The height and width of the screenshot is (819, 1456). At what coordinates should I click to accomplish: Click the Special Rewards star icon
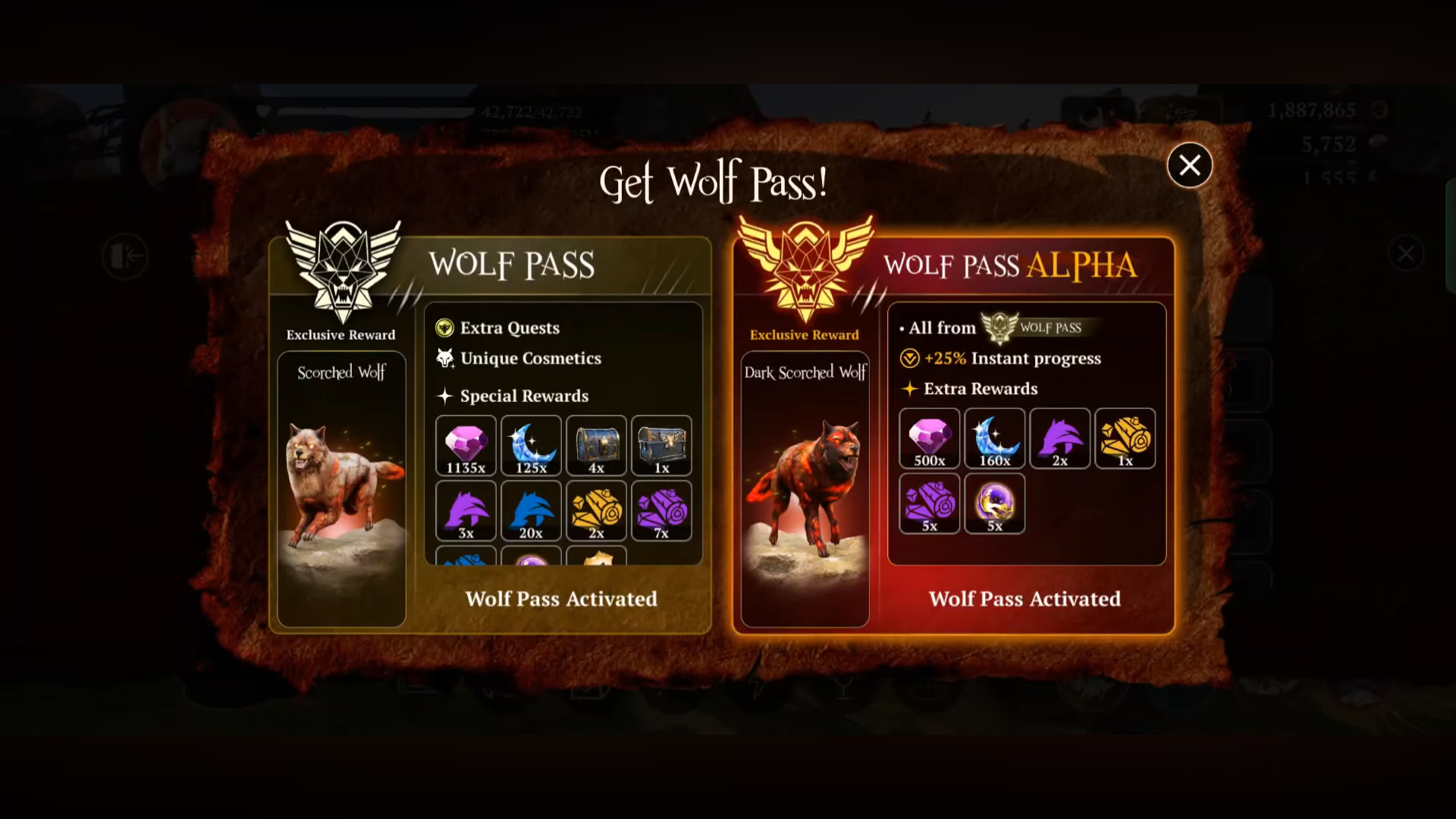point(444,396)
